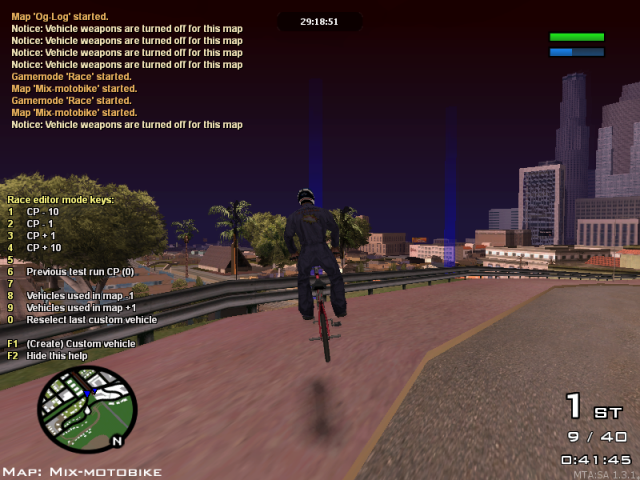Select the north "N" marker on the minimap
This screenshot has height=480, width=640.
click(117, 441)
